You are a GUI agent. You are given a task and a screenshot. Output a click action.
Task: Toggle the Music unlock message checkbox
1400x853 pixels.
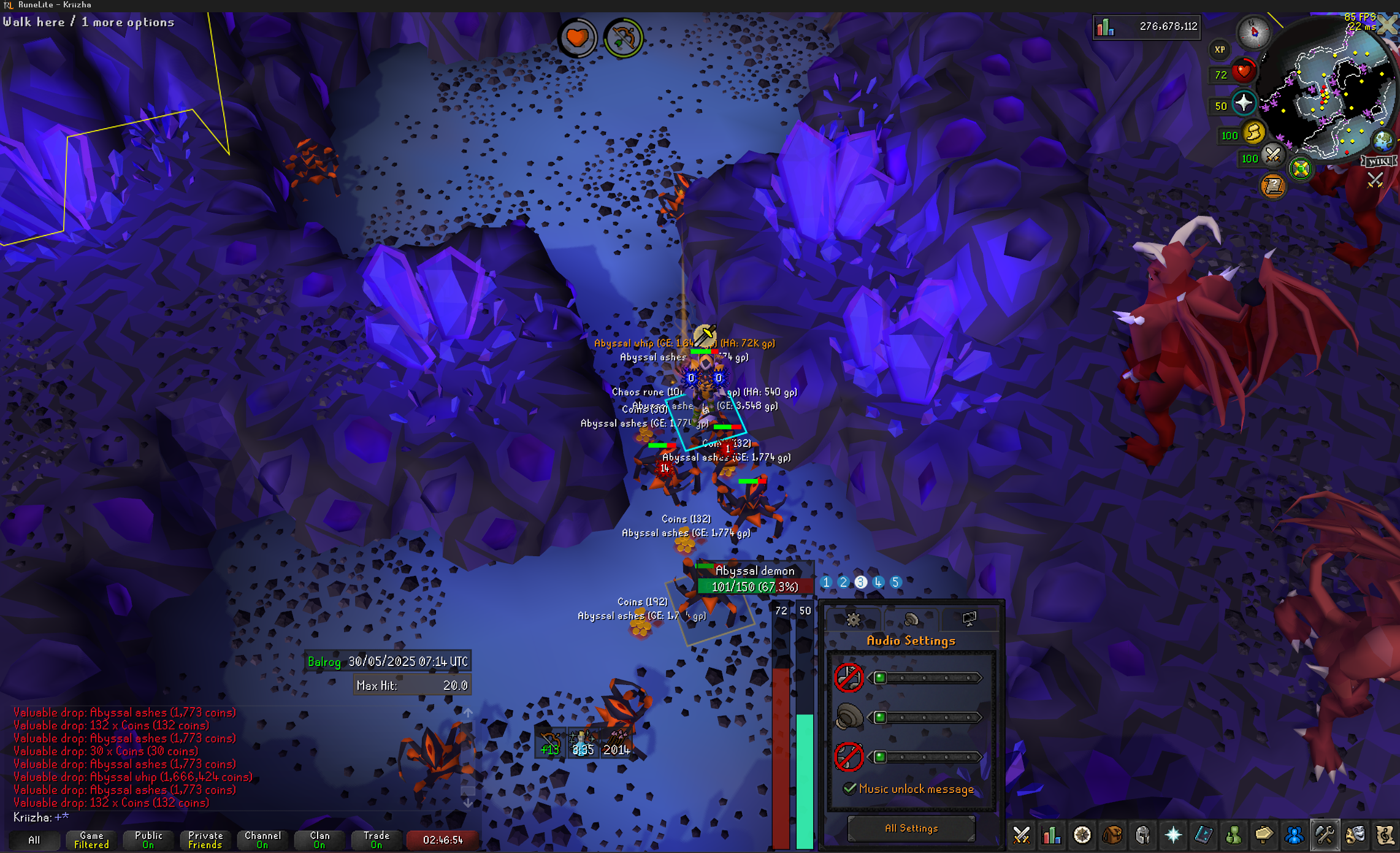tap(849, 789)
